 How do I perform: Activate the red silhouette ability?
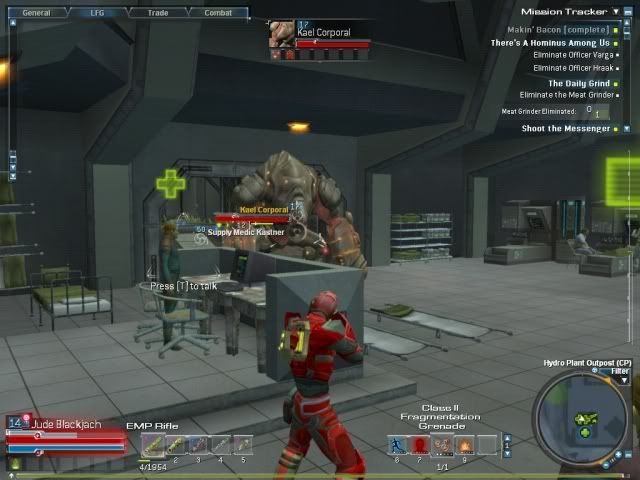click(420, 445)
